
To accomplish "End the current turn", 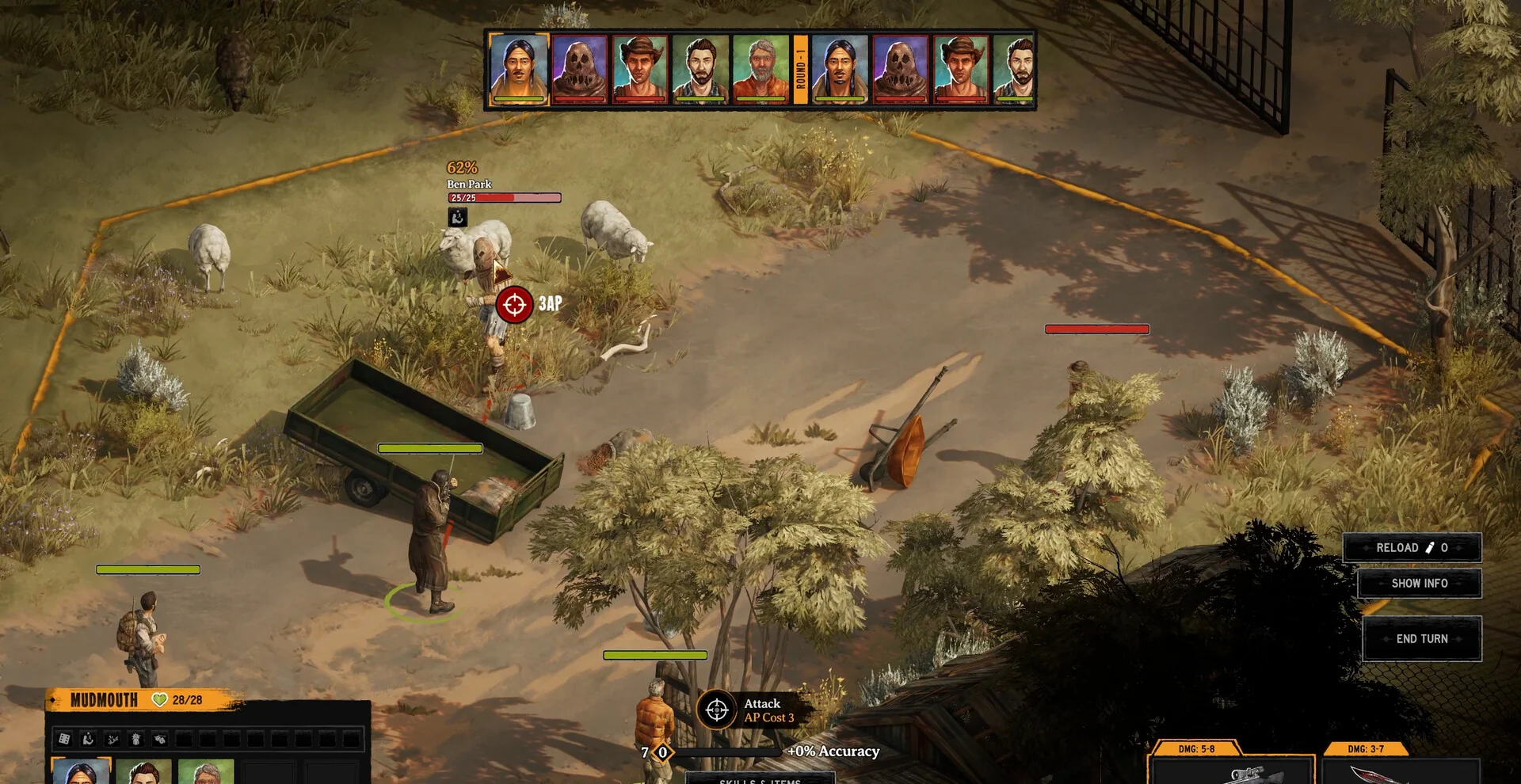I will coord(1421,639).
